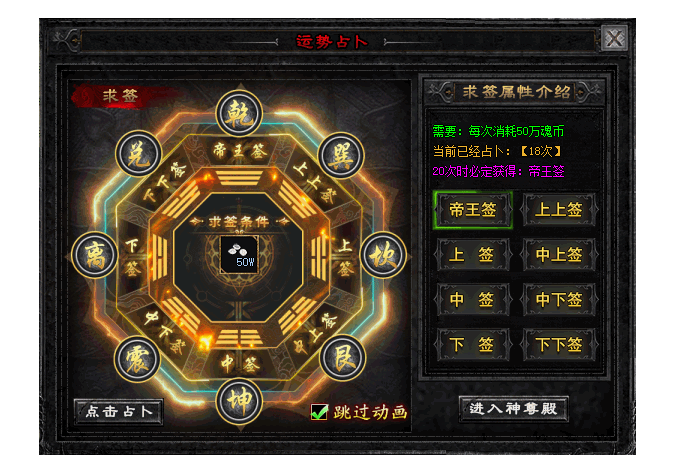The height and width of the screenshot is (474, 676).
Task: Select the 乾 trigram orb
Action: coord(238,112)
